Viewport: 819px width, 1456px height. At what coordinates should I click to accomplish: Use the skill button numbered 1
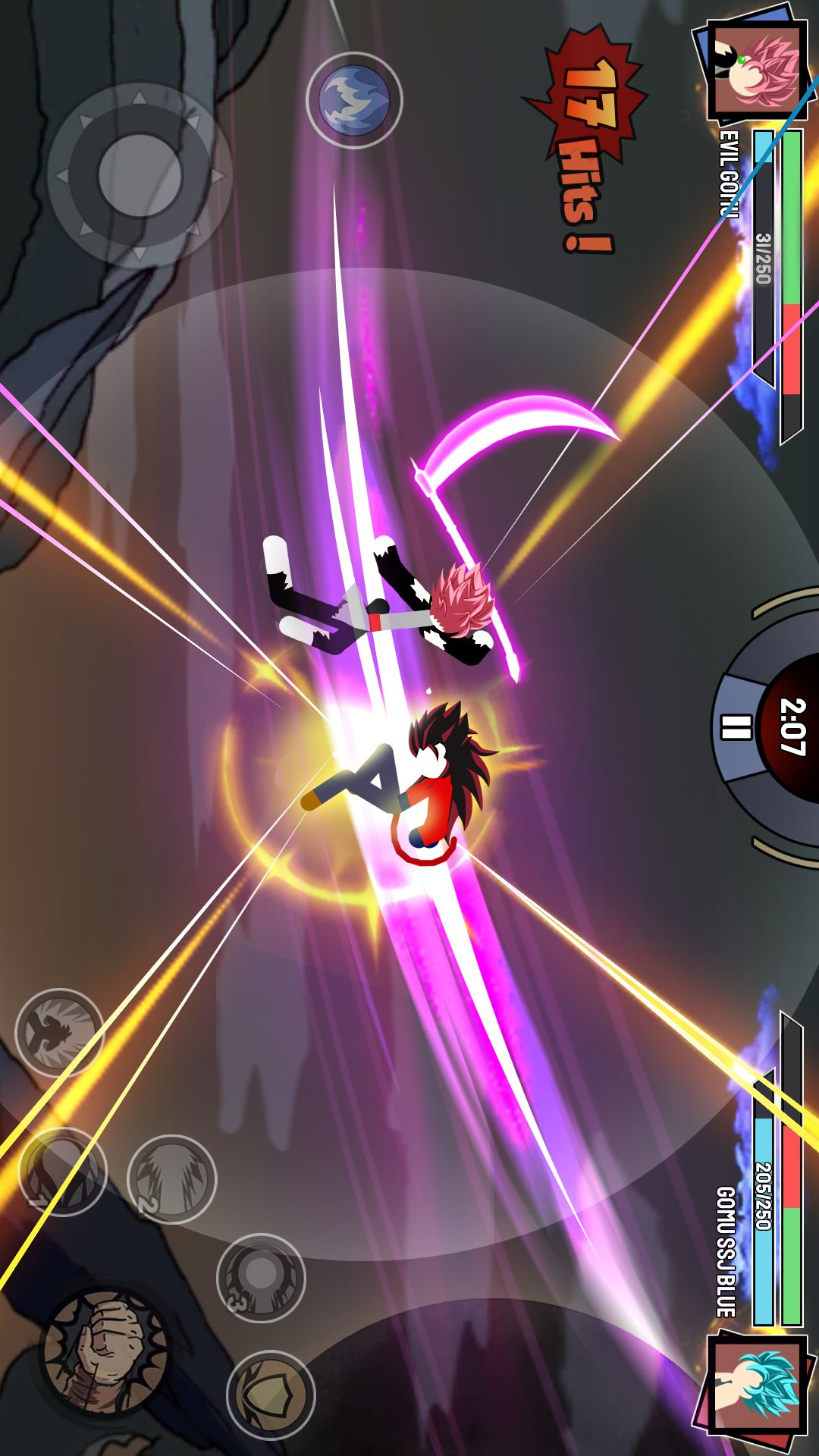(x=62, y=1172)
